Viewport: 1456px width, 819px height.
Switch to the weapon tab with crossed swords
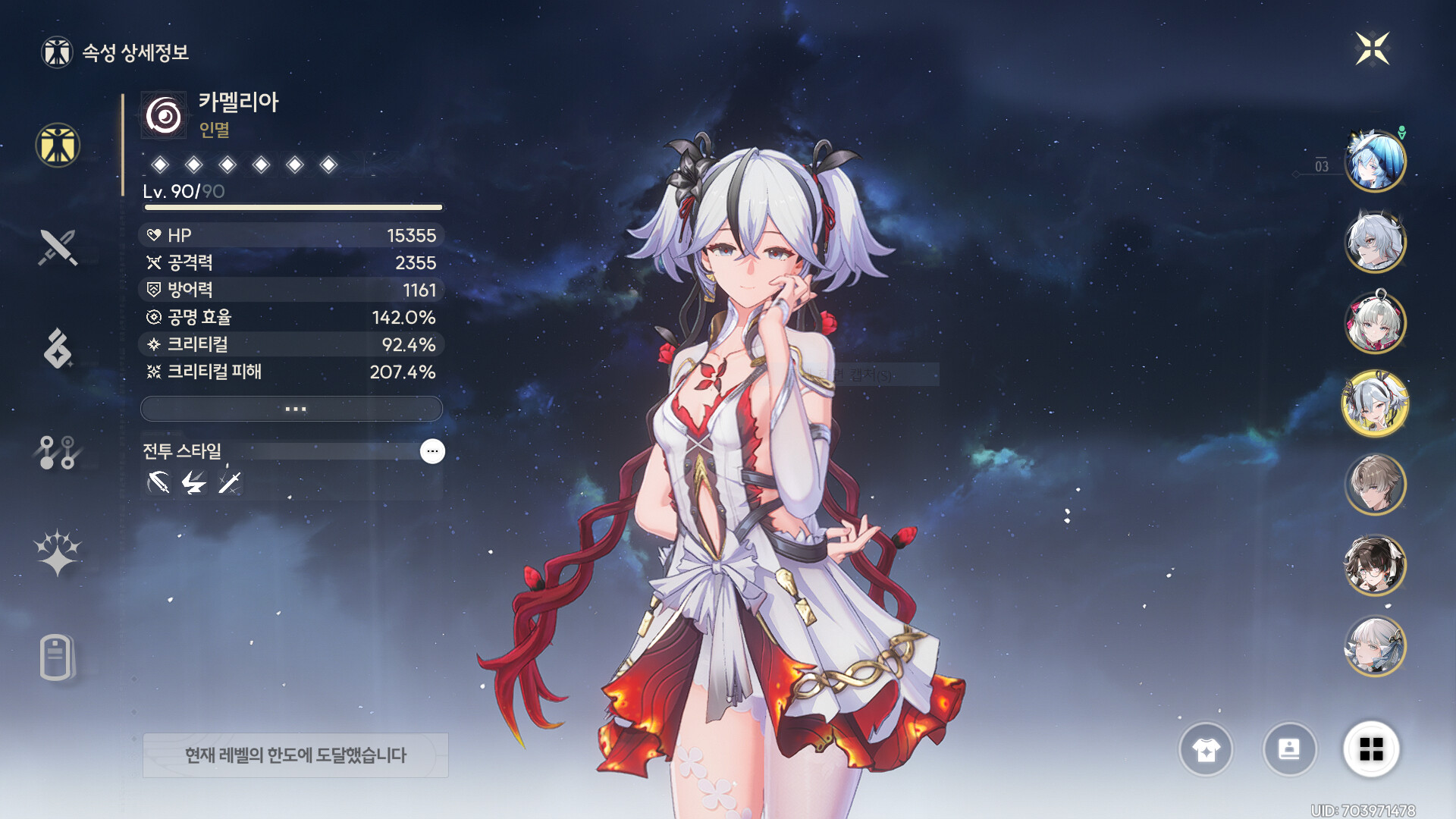click(58, 247)
